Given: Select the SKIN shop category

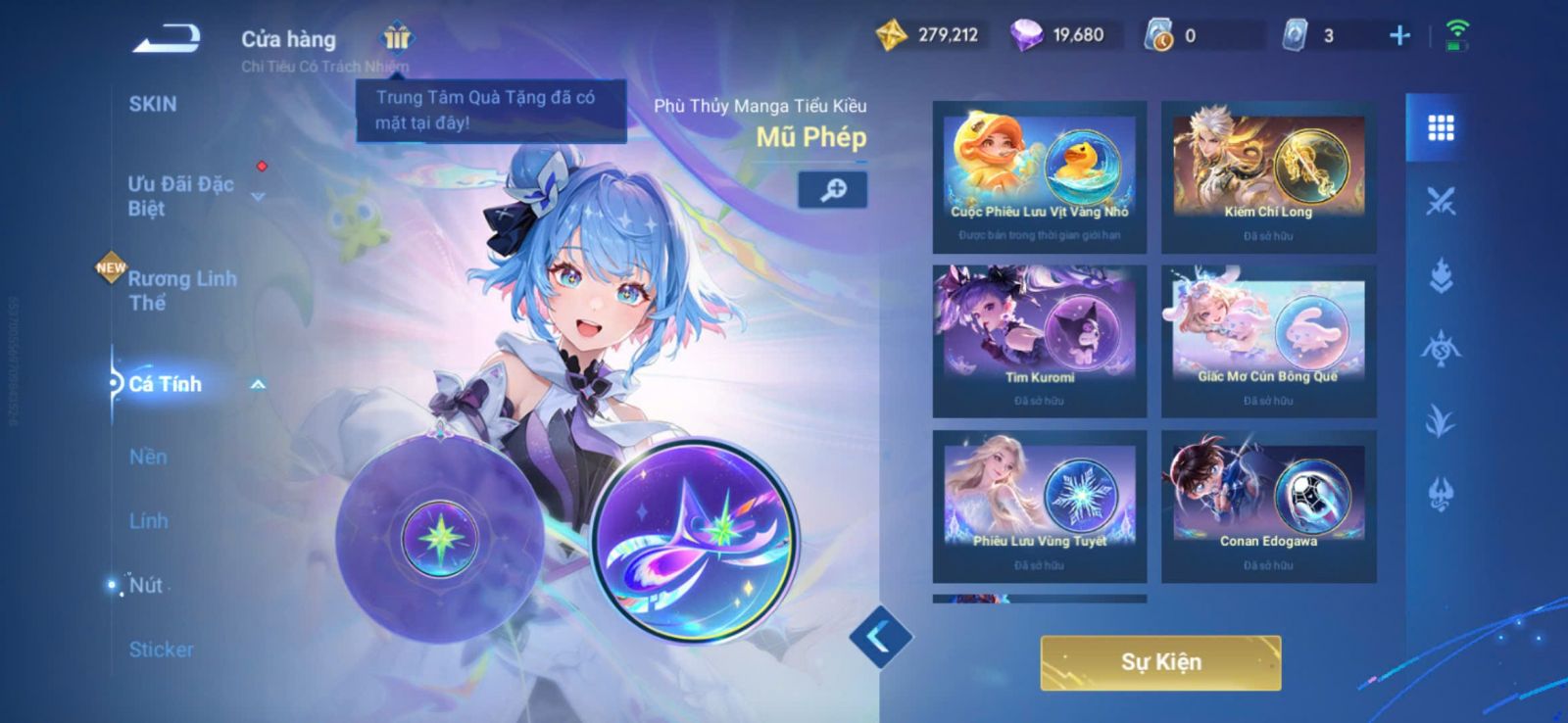Looking at the screenshot, I should tap(153, 104).
